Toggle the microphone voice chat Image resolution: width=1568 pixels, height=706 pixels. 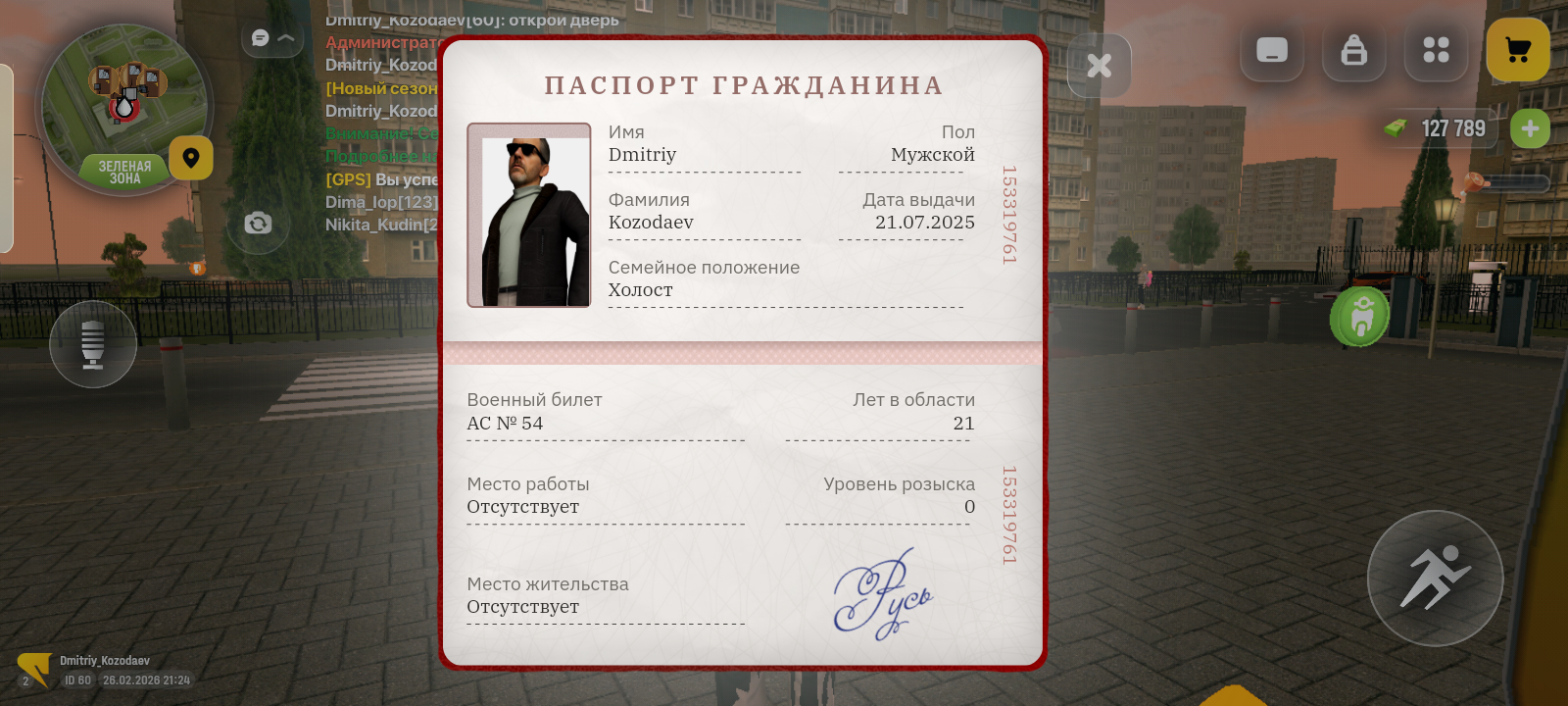[x=92, y=344]
